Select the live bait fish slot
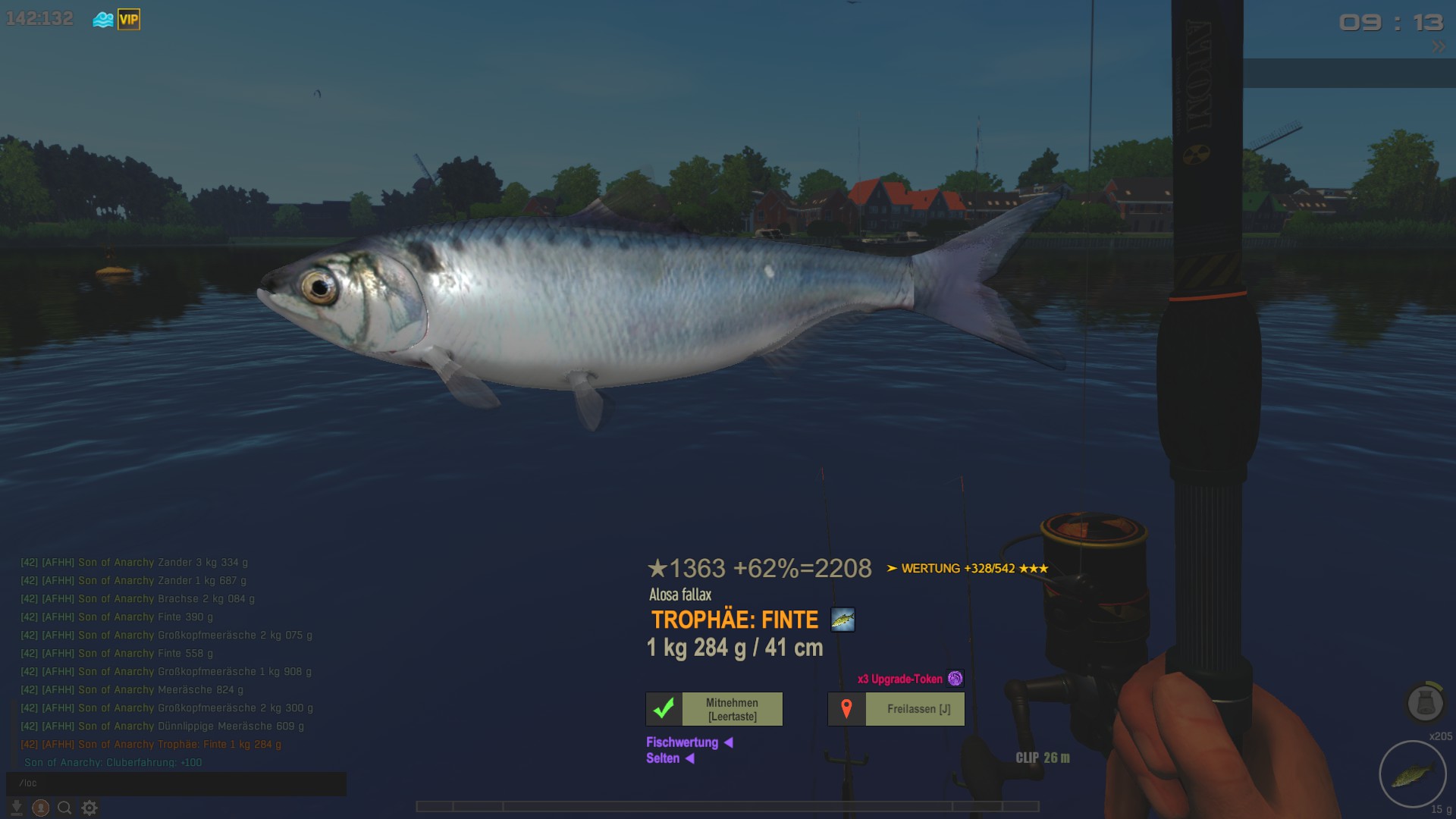1456x819 pixels. click(1412, 774)
